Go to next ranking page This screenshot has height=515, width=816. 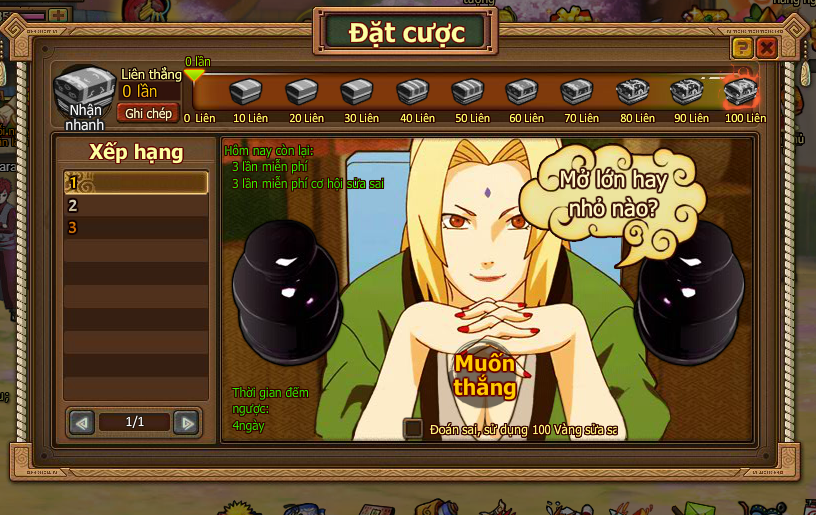coord(186,423)
